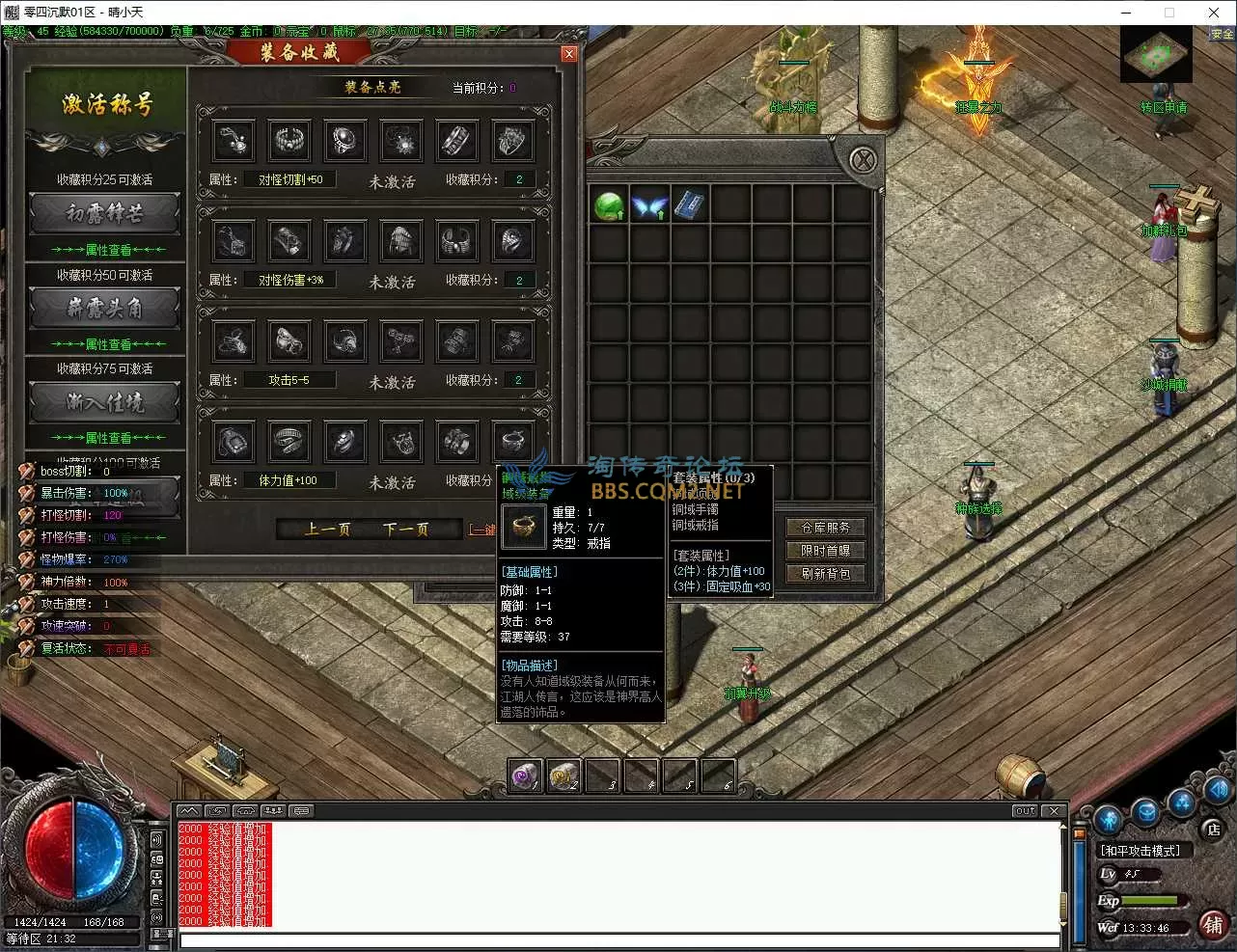
Task: Select the blue book item in bag
Action: 689,205
